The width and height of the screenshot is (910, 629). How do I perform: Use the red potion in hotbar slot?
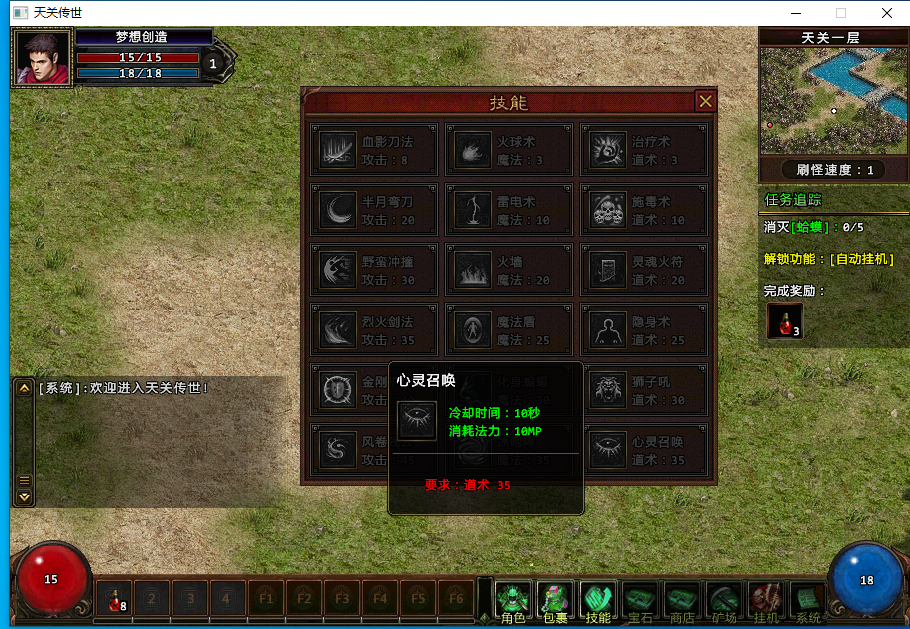click(x=115, y=600)
